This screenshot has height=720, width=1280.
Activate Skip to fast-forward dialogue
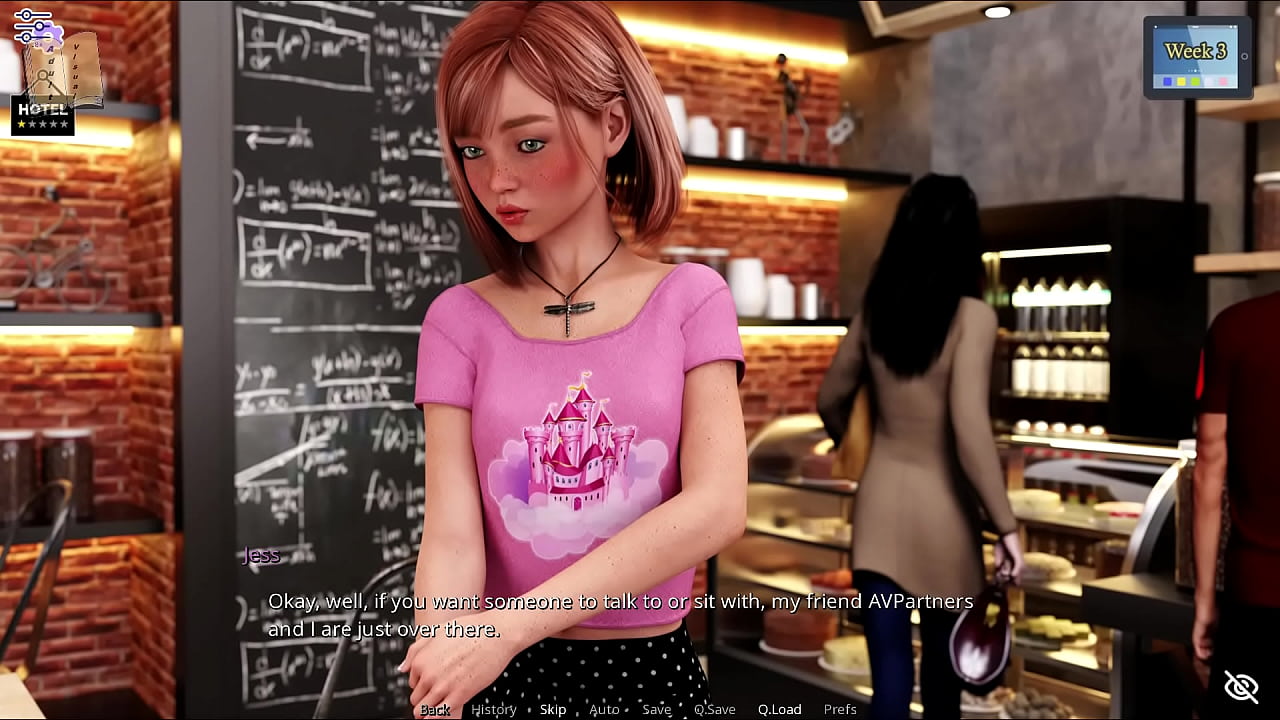pos(553,709)
